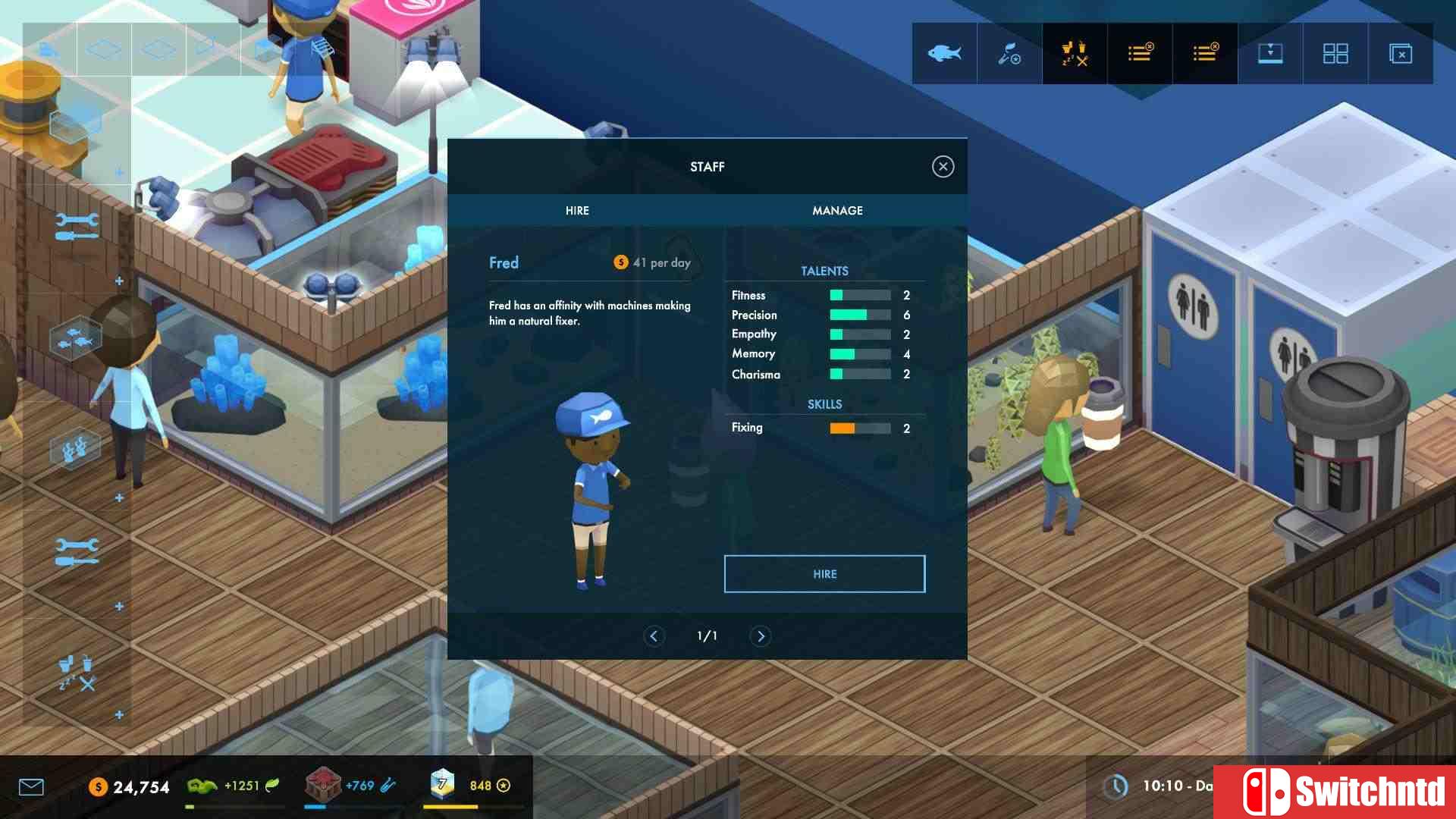This screenshot has width=1456, height=819.
Task: Click the first objectives list icon
Action: pos(1140,53)
